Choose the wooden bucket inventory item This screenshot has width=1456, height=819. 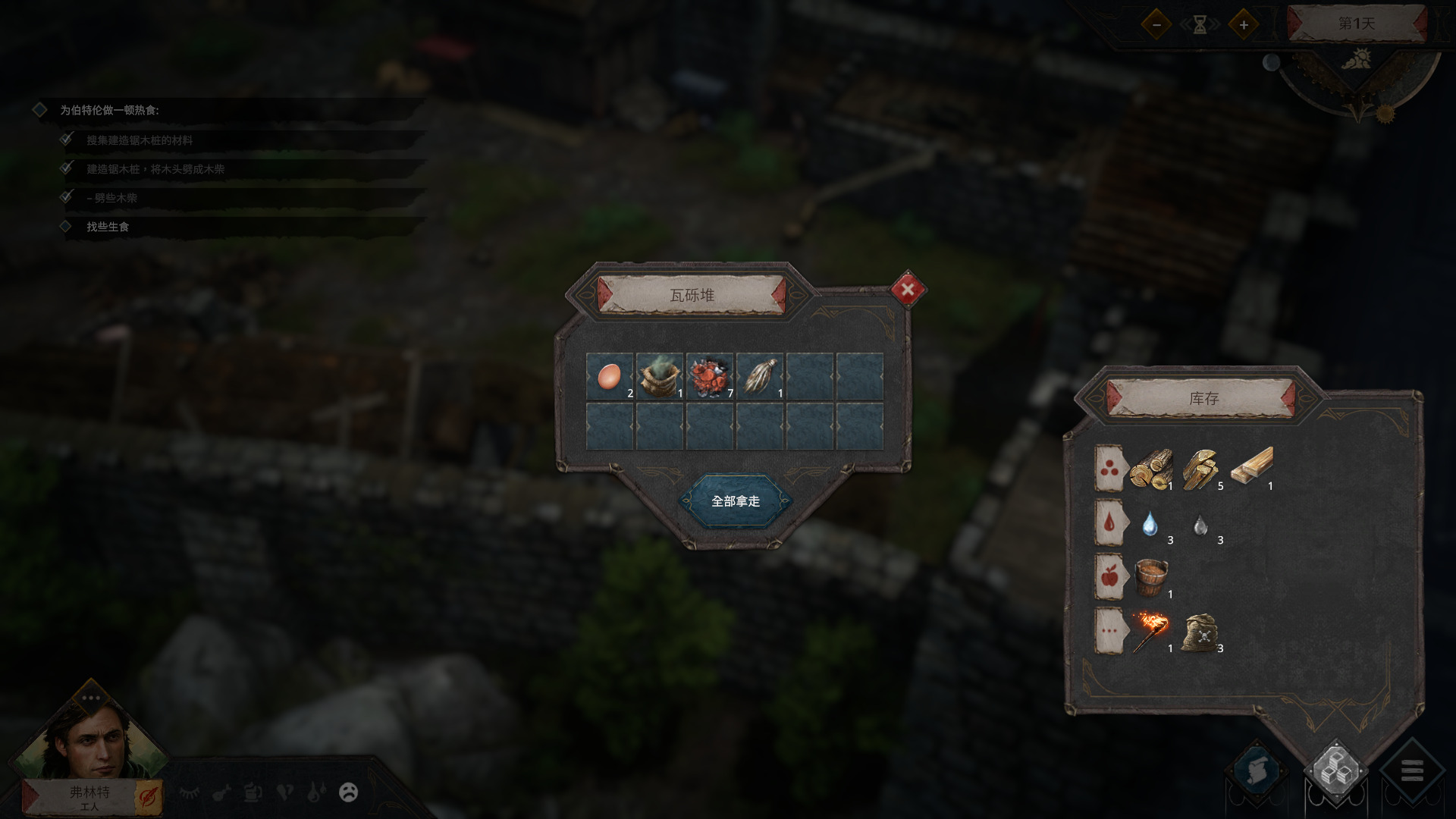1150,577
